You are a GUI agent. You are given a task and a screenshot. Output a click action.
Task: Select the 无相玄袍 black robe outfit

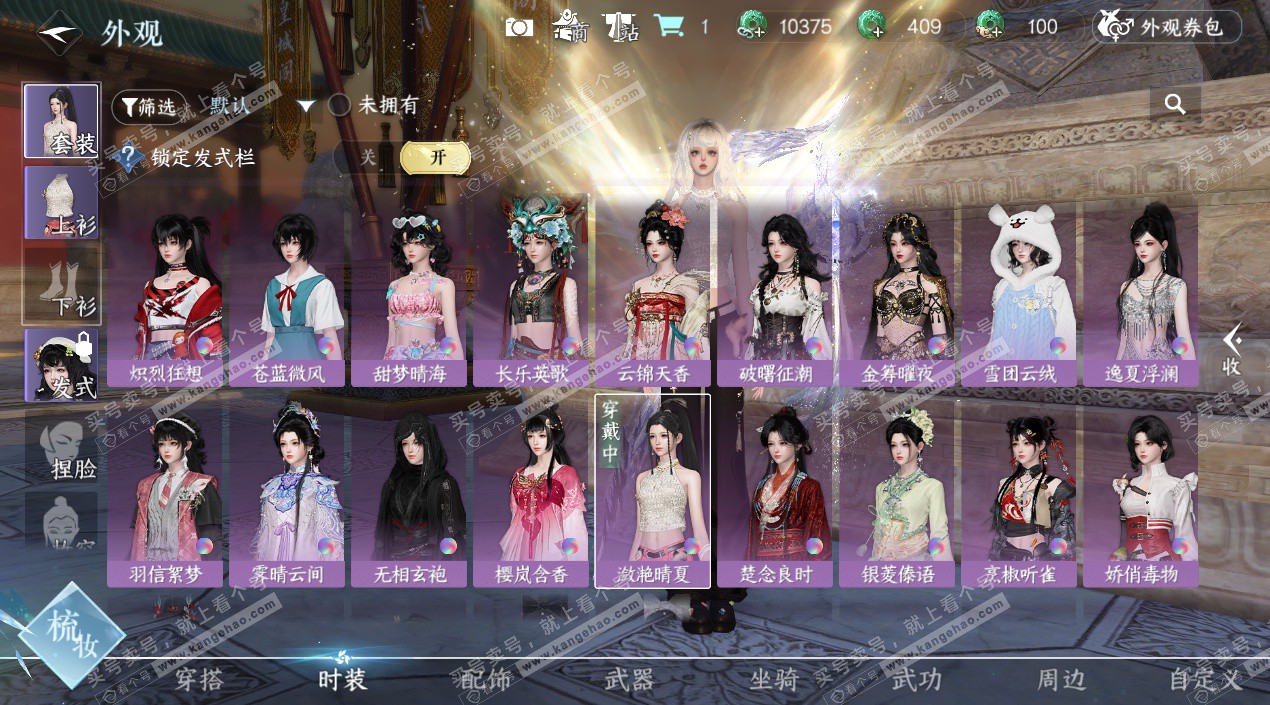[409, 490]
